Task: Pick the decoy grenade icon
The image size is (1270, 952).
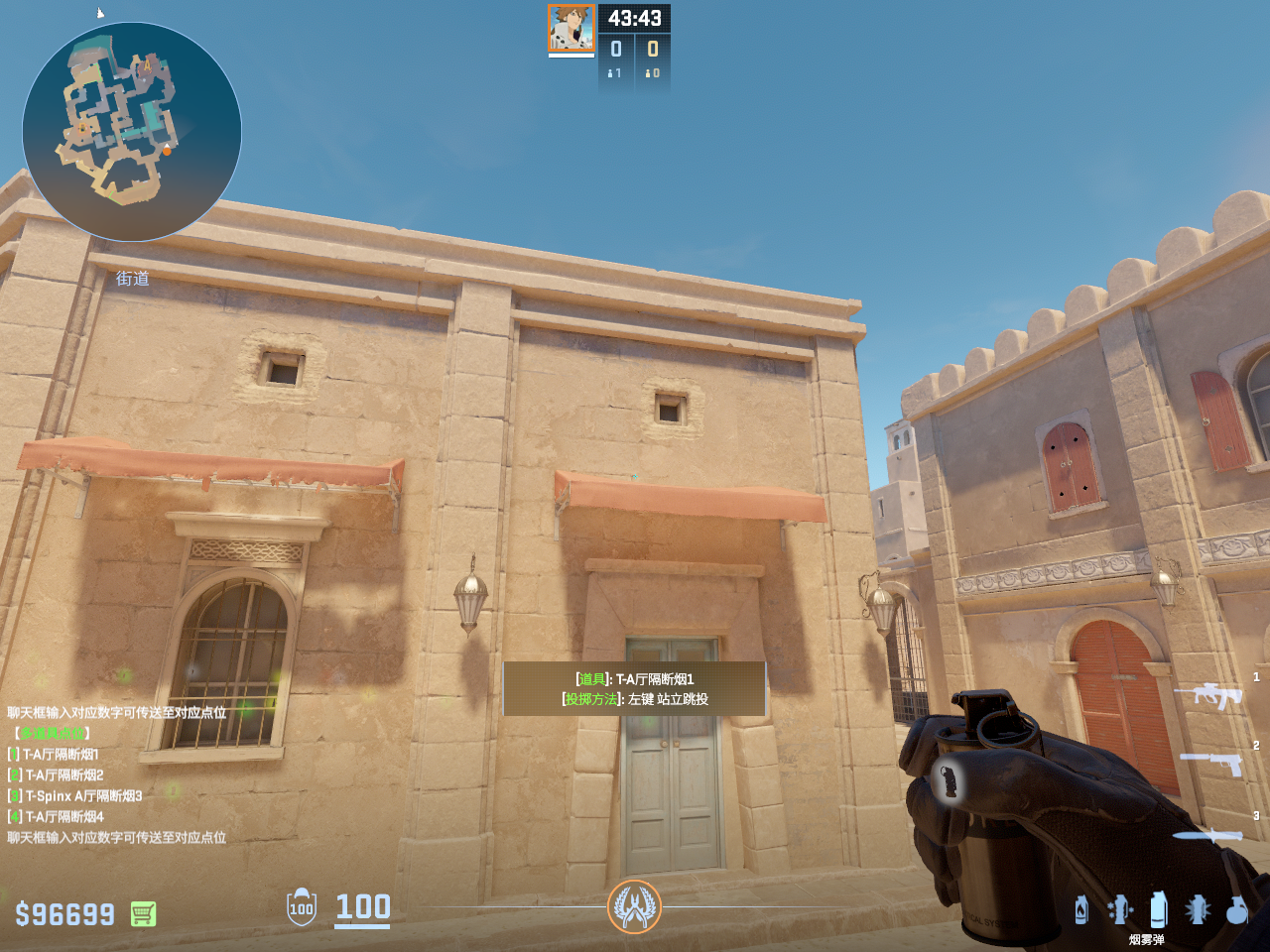Action: click(1119, 909)
